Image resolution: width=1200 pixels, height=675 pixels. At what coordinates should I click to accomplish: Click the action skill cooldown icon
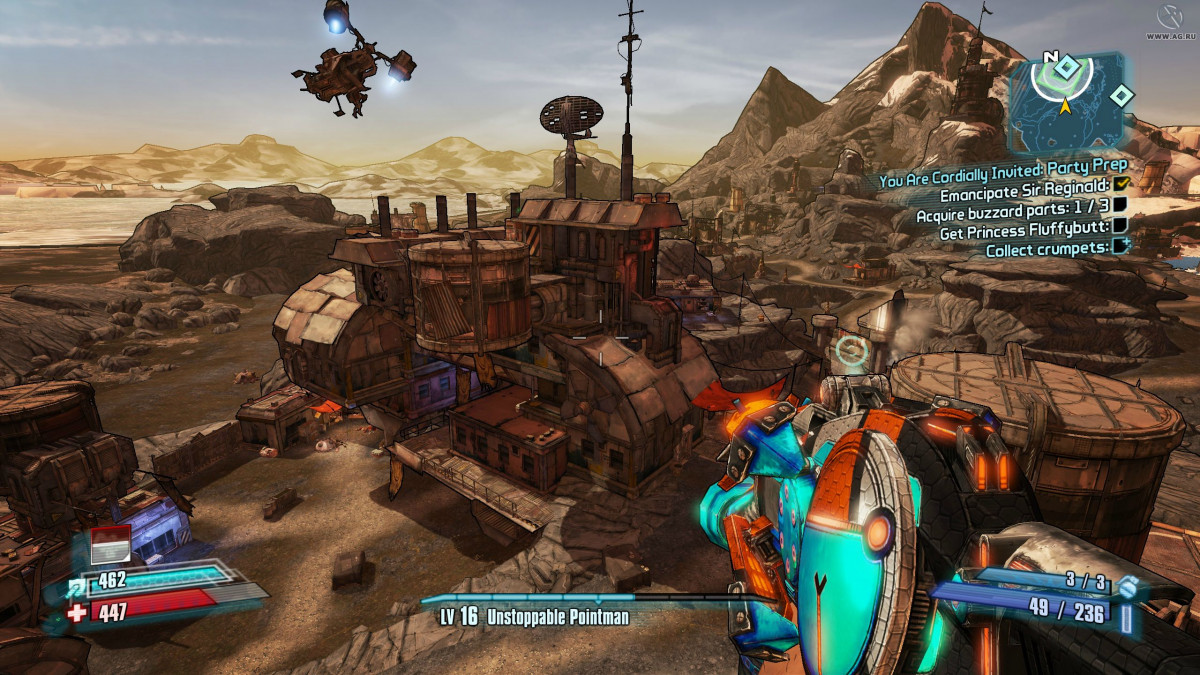[110, 546]
